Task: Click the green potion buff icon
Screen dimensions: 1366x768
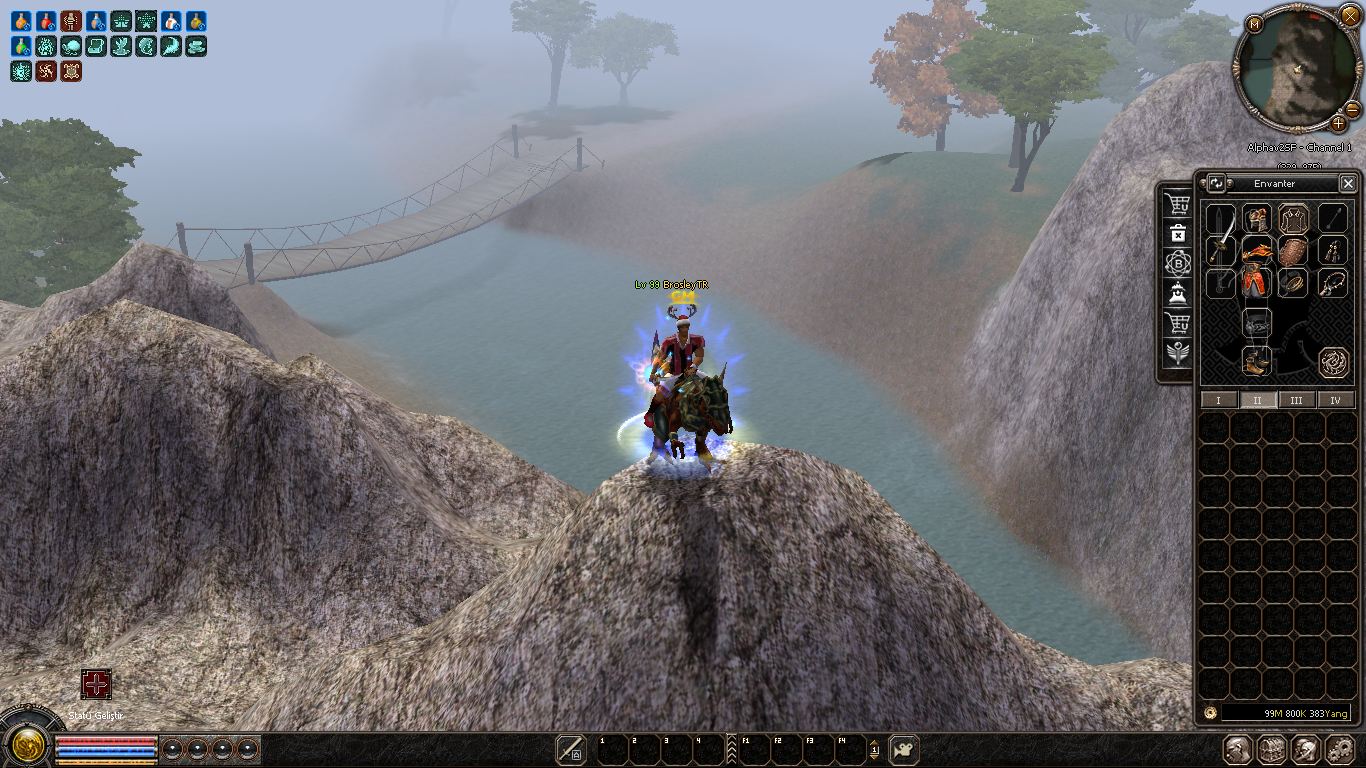Action: click(x=21, y=46)
